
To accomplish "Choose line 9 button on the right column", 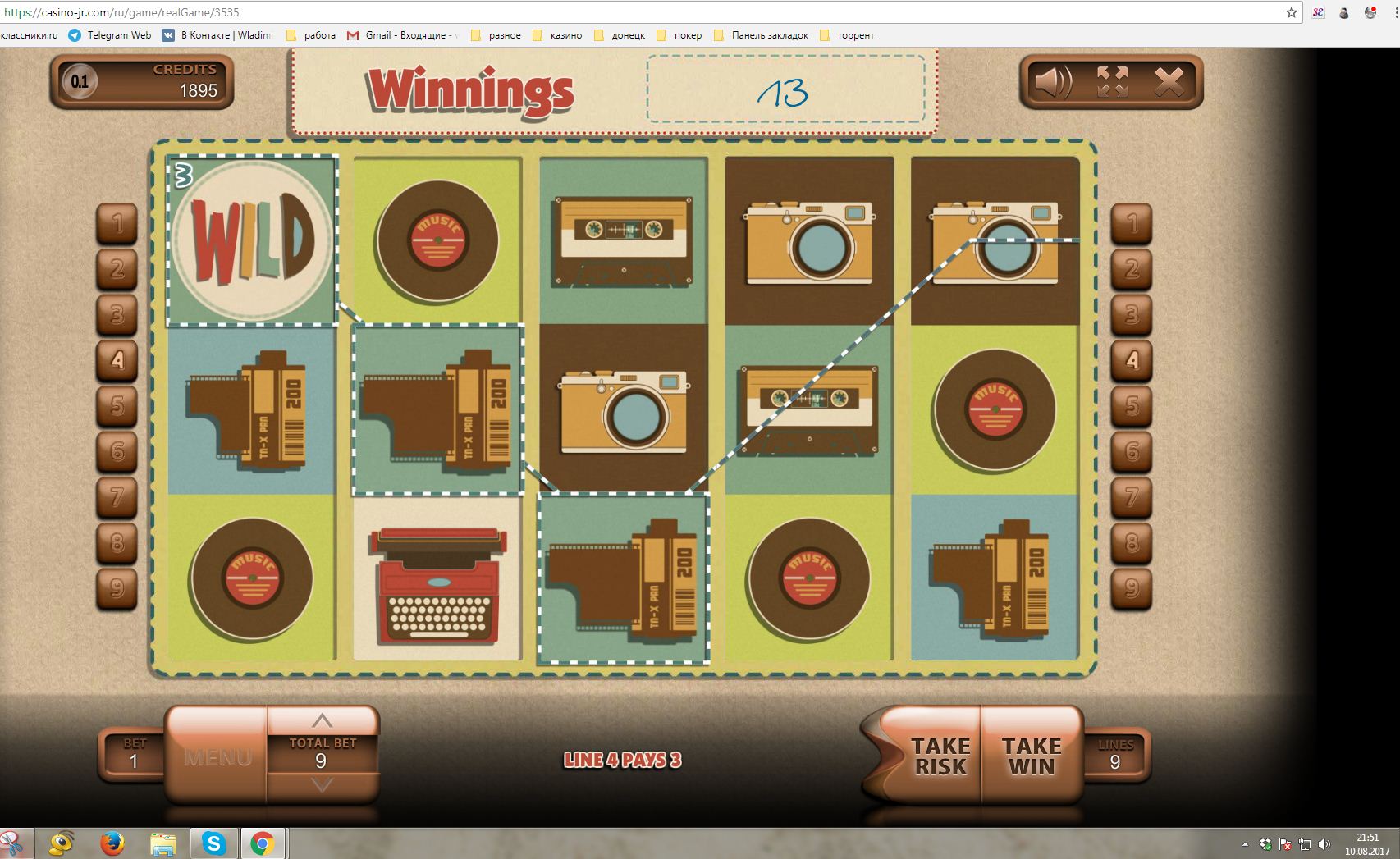I will click(1132, 587).
